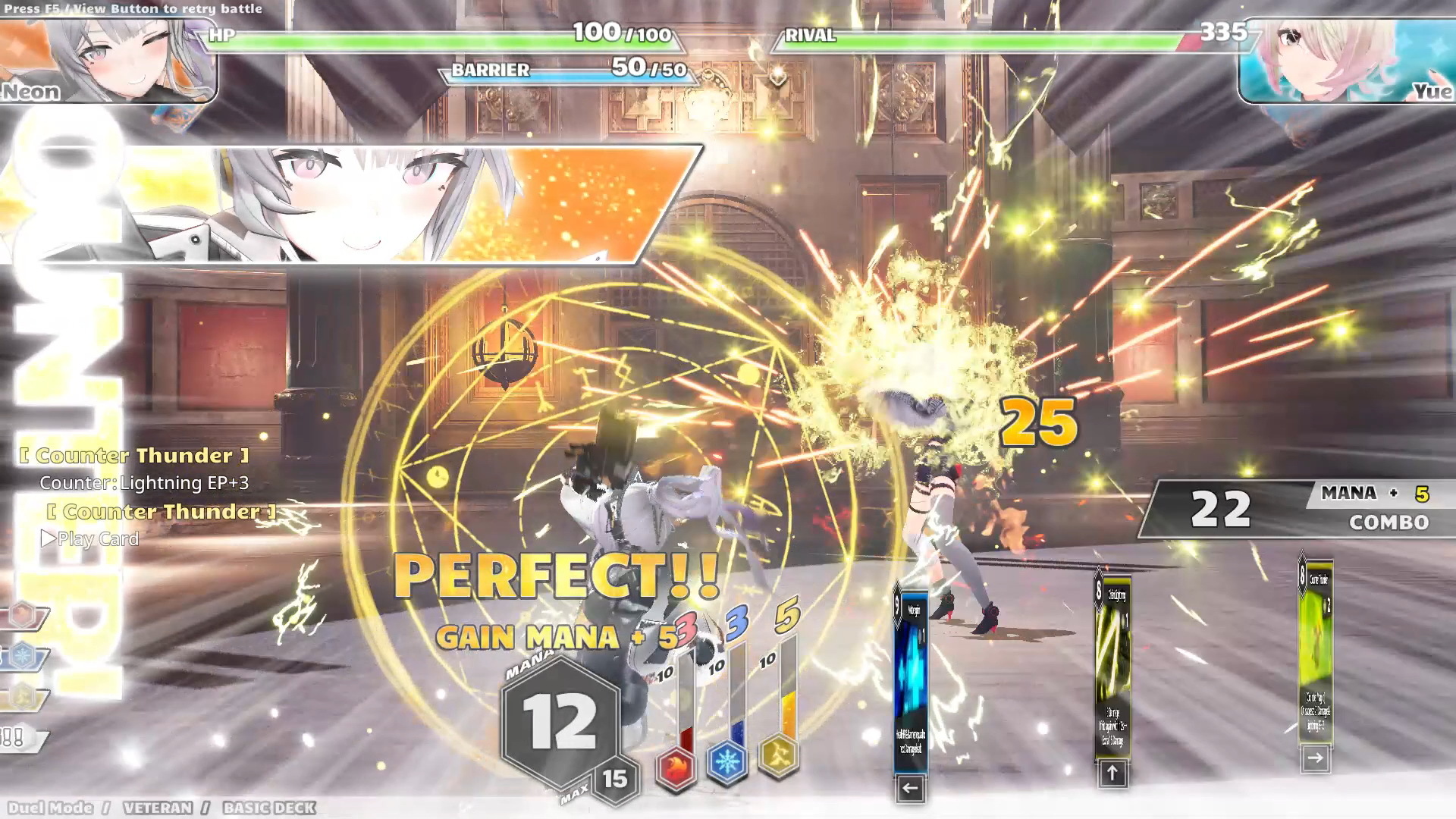Click the Play Card log entry
Screen dimensions: 1456x819
click(91, 539)
